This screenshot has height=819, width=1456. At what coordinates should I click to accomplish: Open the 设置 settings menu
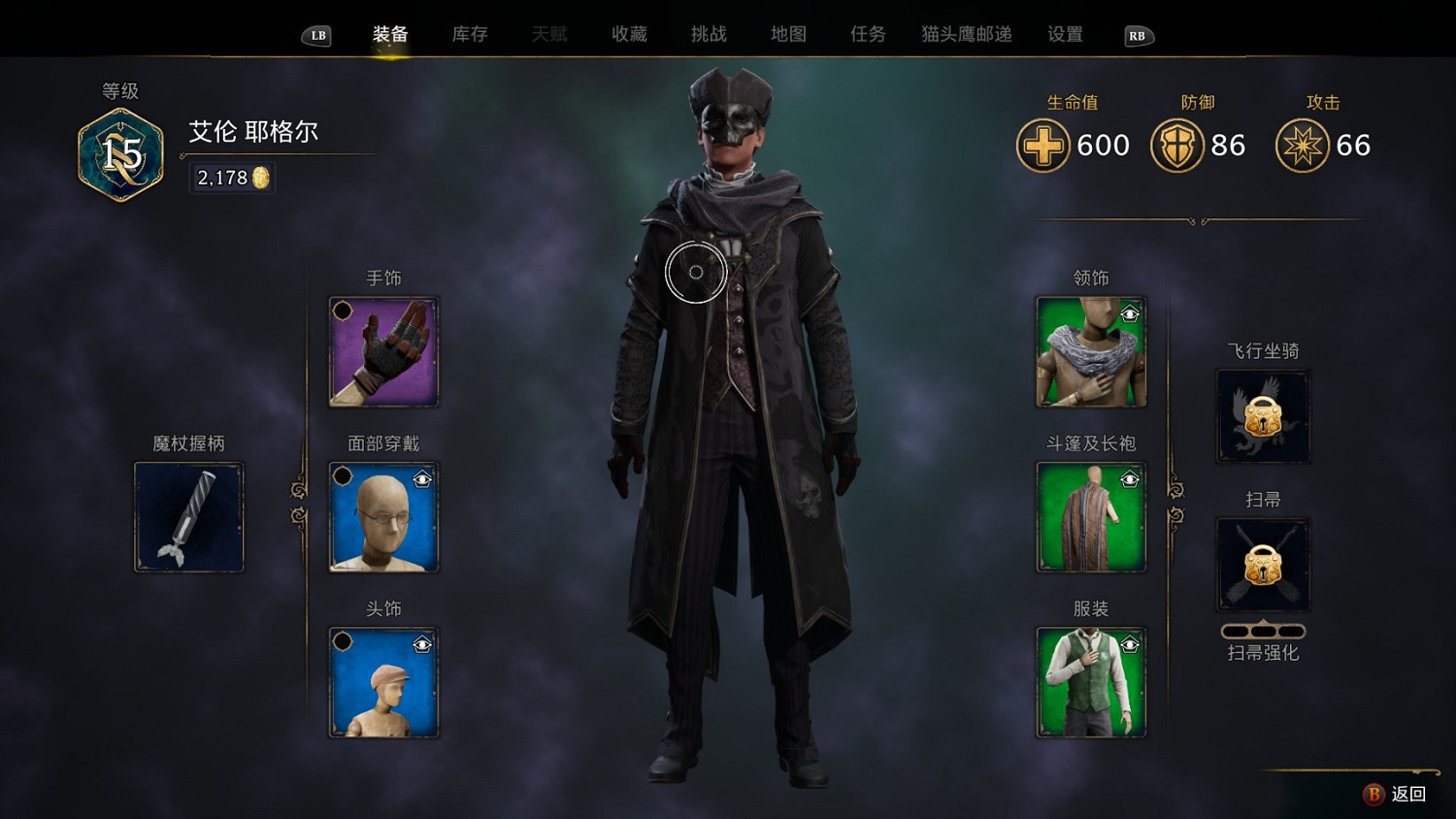(1064, 33)
